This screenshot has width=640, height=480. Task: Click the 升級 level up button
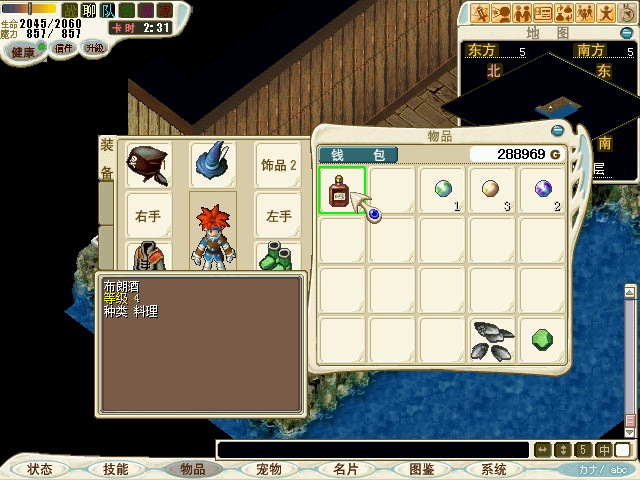tap(94, 48)
